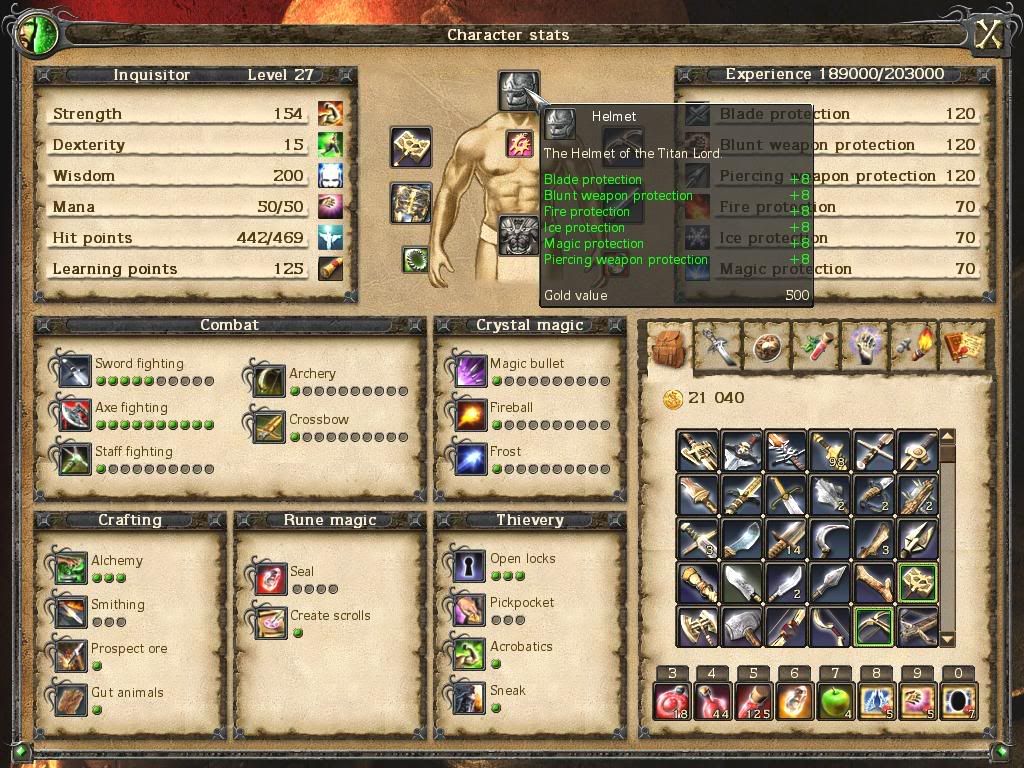The width and height of the screenshot is (1024, 768).
Task: Open the shield and armor inventory tab
Action: click(x=766, y=345)
